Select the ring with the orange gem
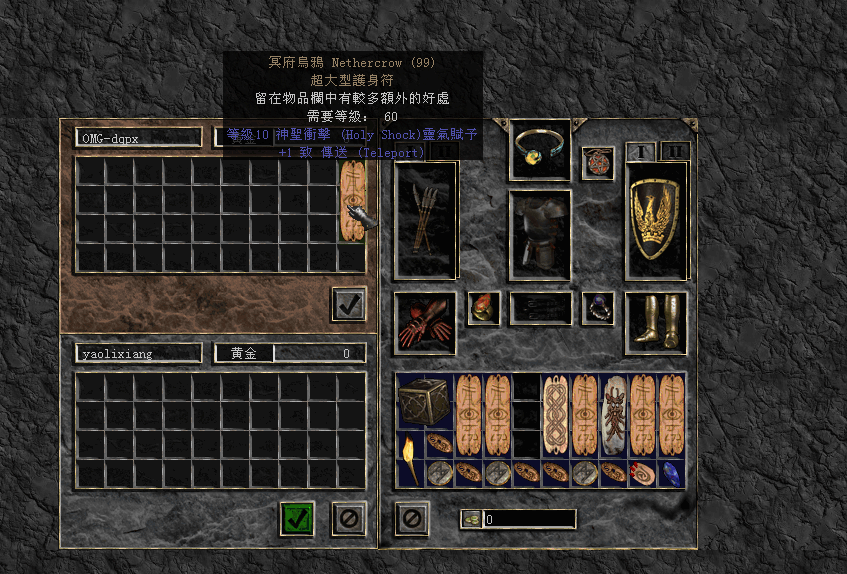Image resolution: width=847 pixels, height=574 pixels. point(484,308)
